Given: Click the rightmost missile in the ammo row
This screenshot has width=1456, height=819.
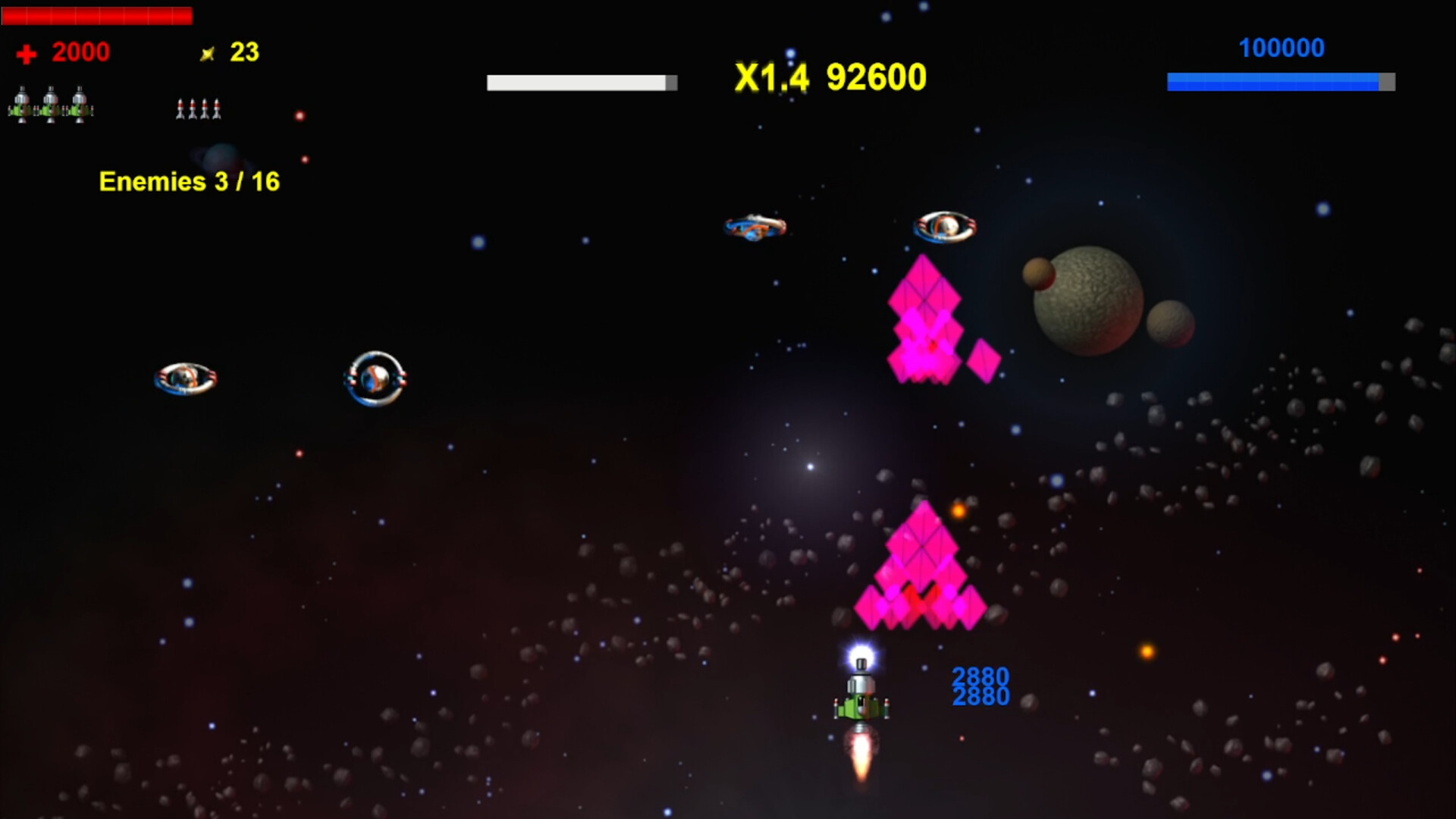Looking at the screenshot, I should [217, 108].
